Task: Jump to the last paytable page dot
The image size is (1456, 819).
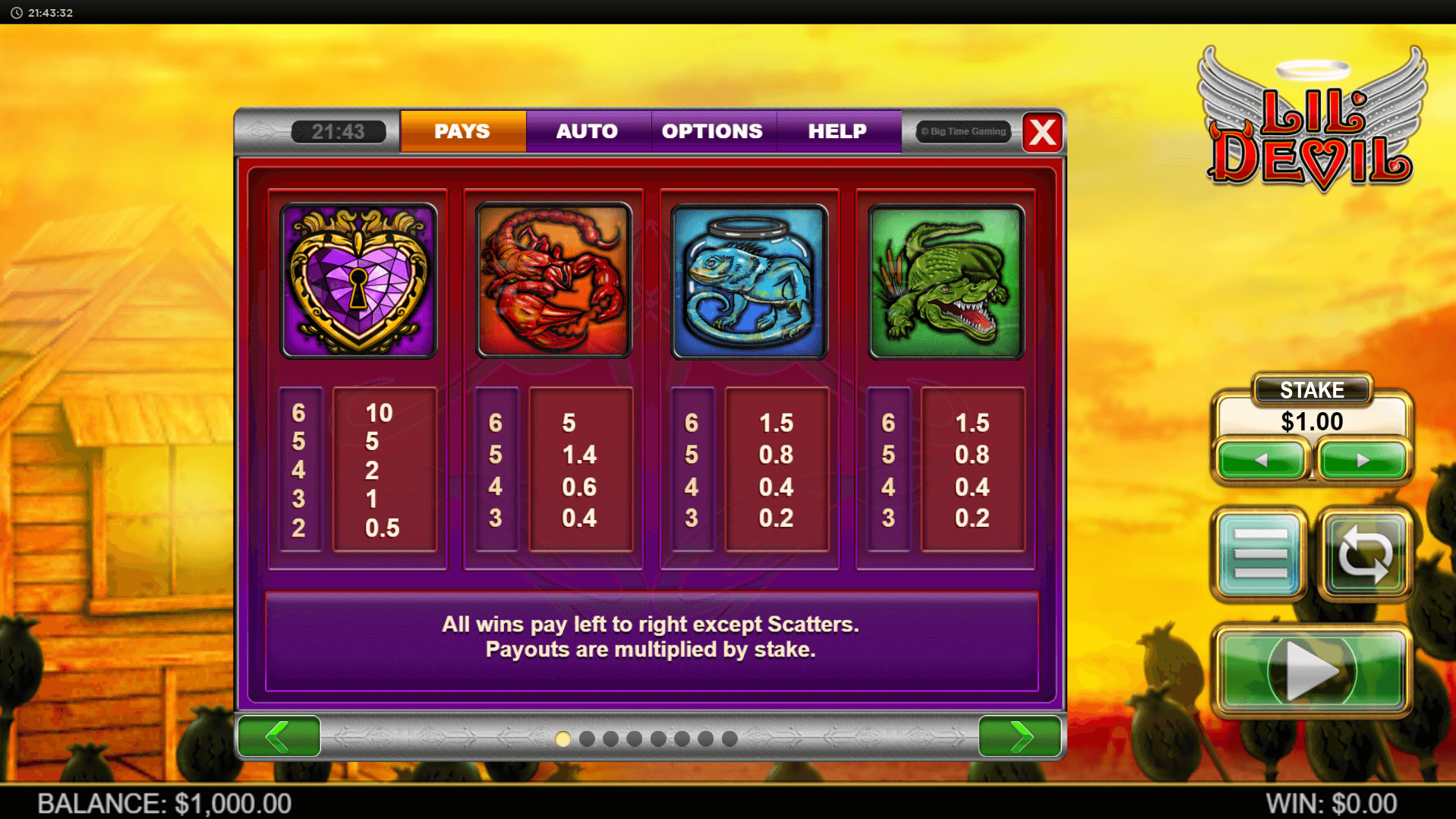Action: click(730, 739)
